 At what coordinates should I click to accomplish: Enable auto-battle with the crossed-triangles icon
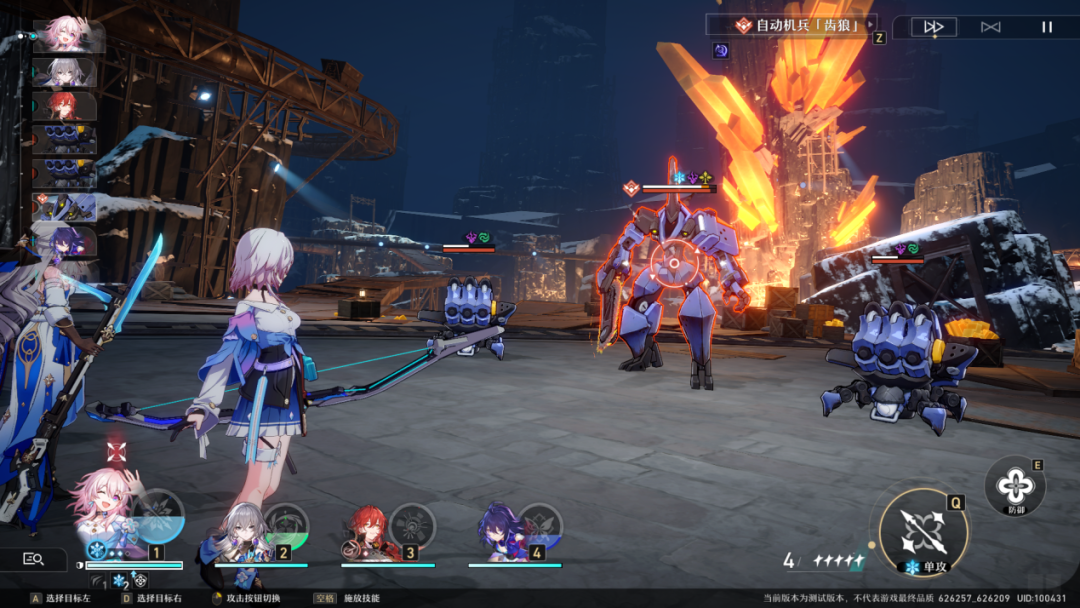coord(990,27)
